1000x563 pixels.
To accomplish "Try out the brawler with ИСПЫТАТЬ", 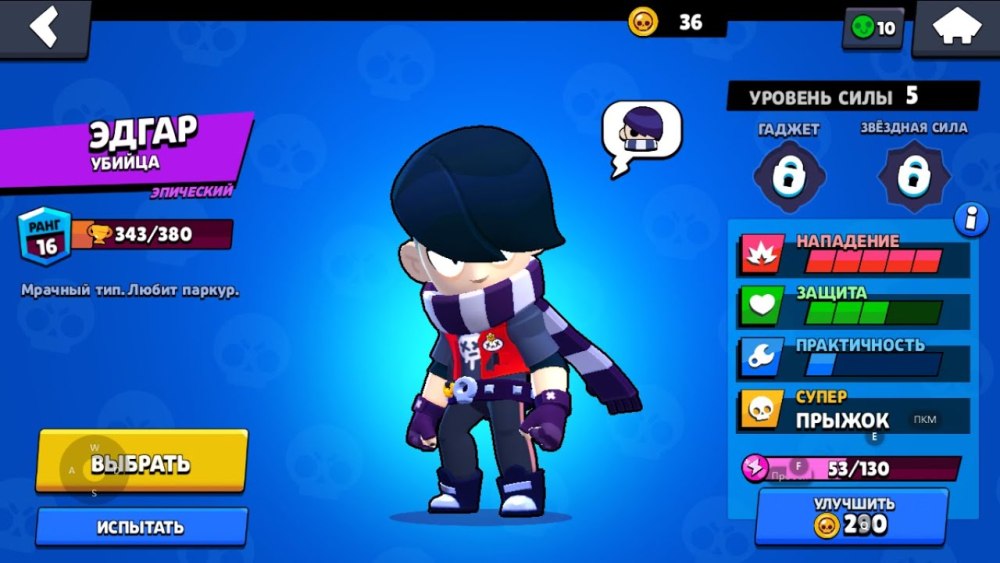I will click(x=141, y=527).
